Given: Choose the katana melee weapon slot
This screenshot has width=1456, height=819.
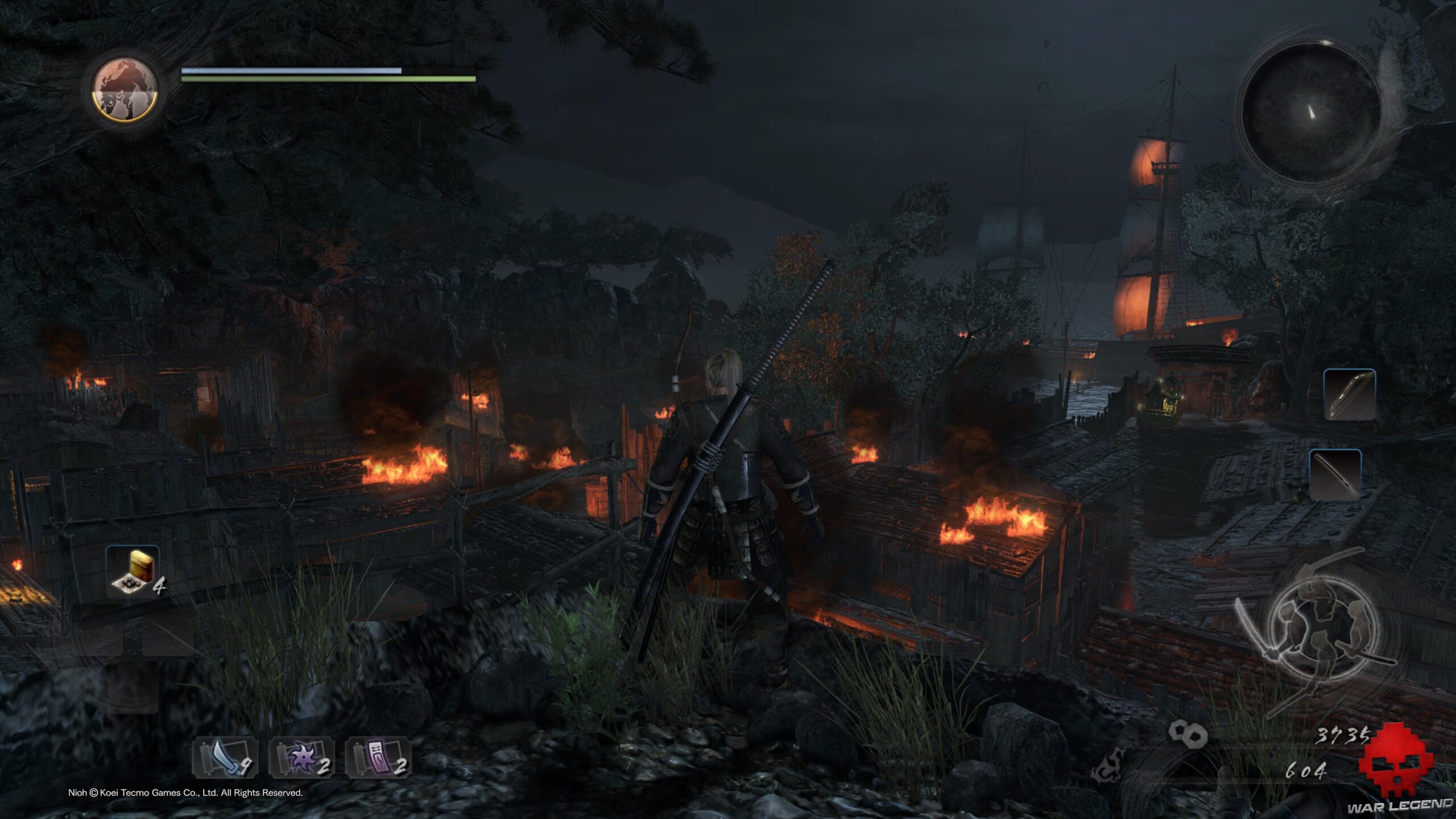Looking at the screenshot, I should 1335,474.
